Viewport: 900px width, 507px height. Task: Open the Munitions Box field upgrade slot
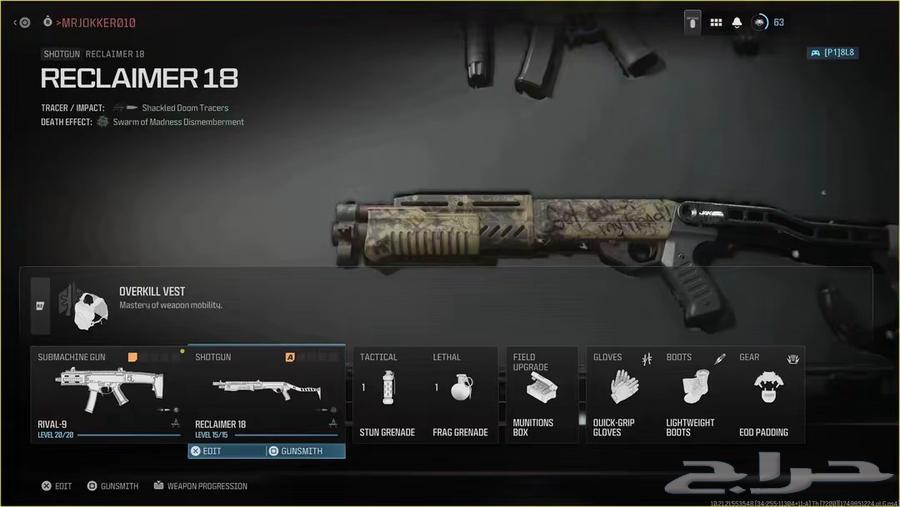click(x=542, y=394)
